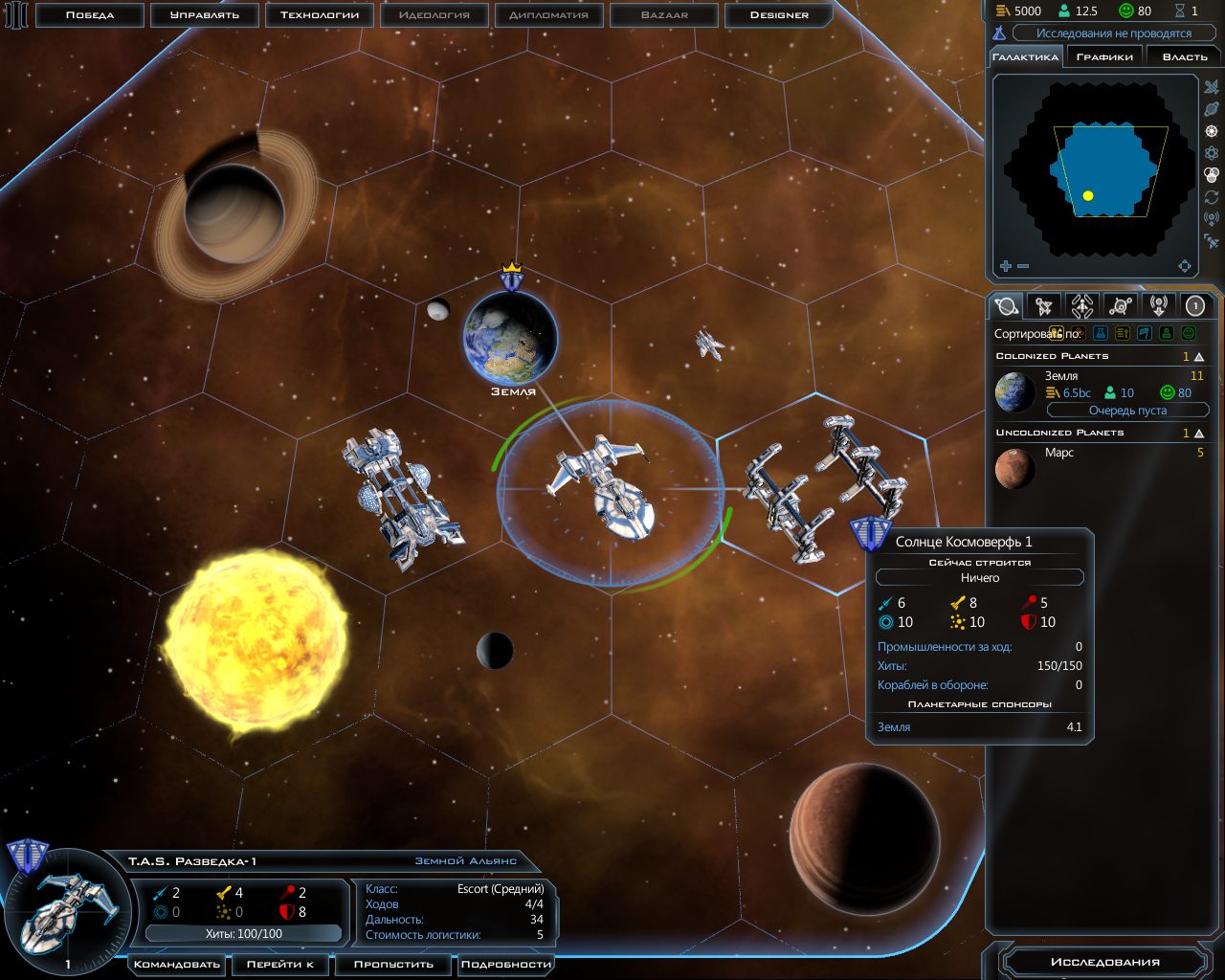The height and width of the screenshot is (980, 1225).
Task: Switch to the ships list tab
Action: (1043, 306)
